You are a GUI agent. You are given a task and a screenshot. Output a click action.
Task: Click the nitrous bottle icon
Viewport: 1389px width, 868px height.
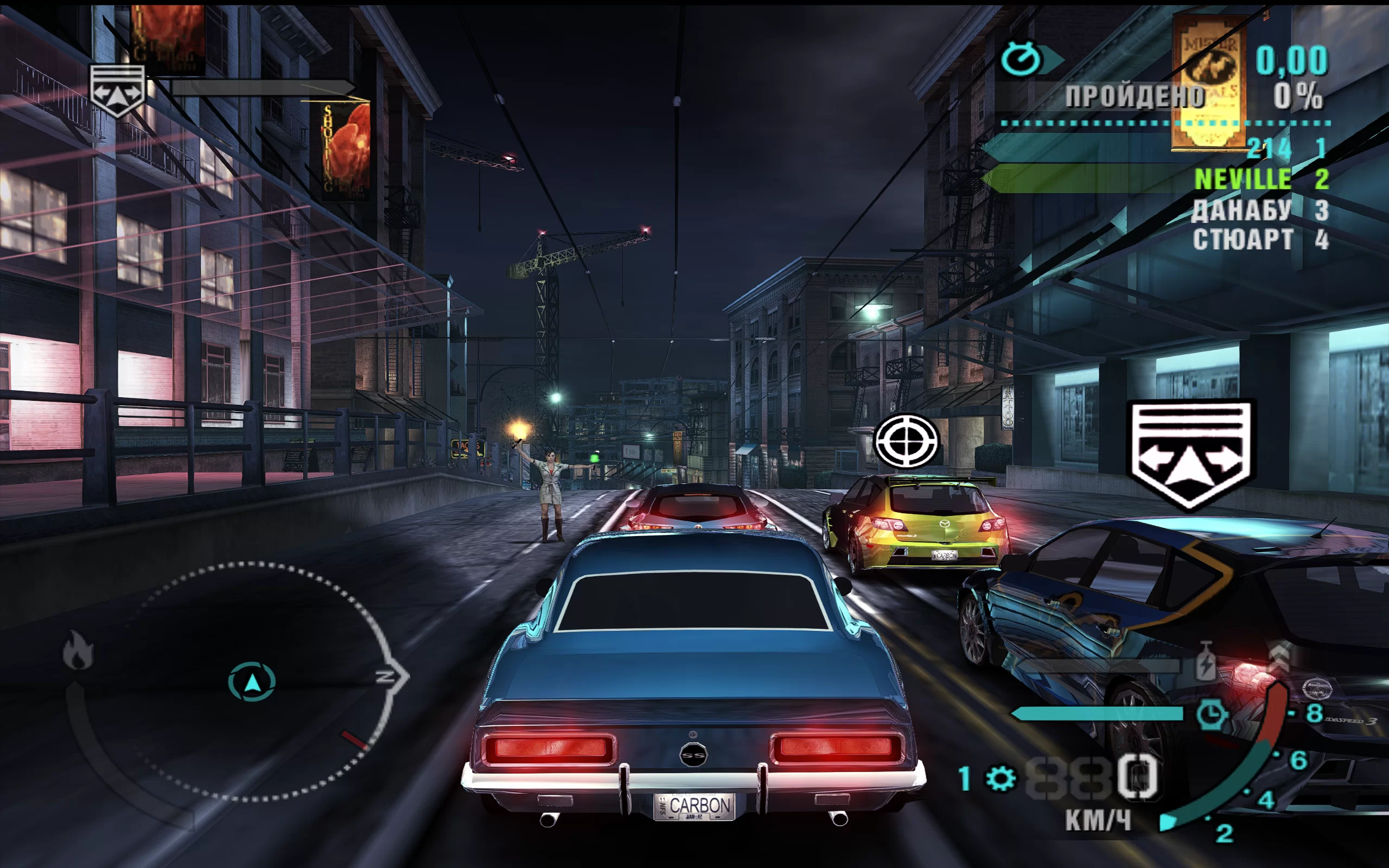point(1206,662)
